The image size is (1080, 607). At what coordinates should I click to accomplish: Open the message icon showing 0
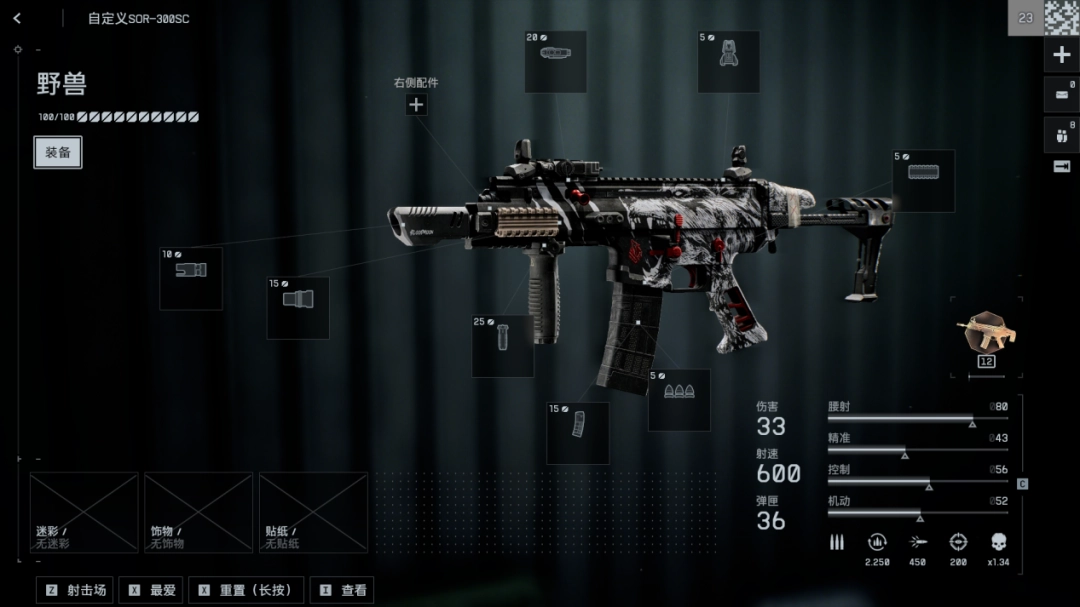point(1062,95)
